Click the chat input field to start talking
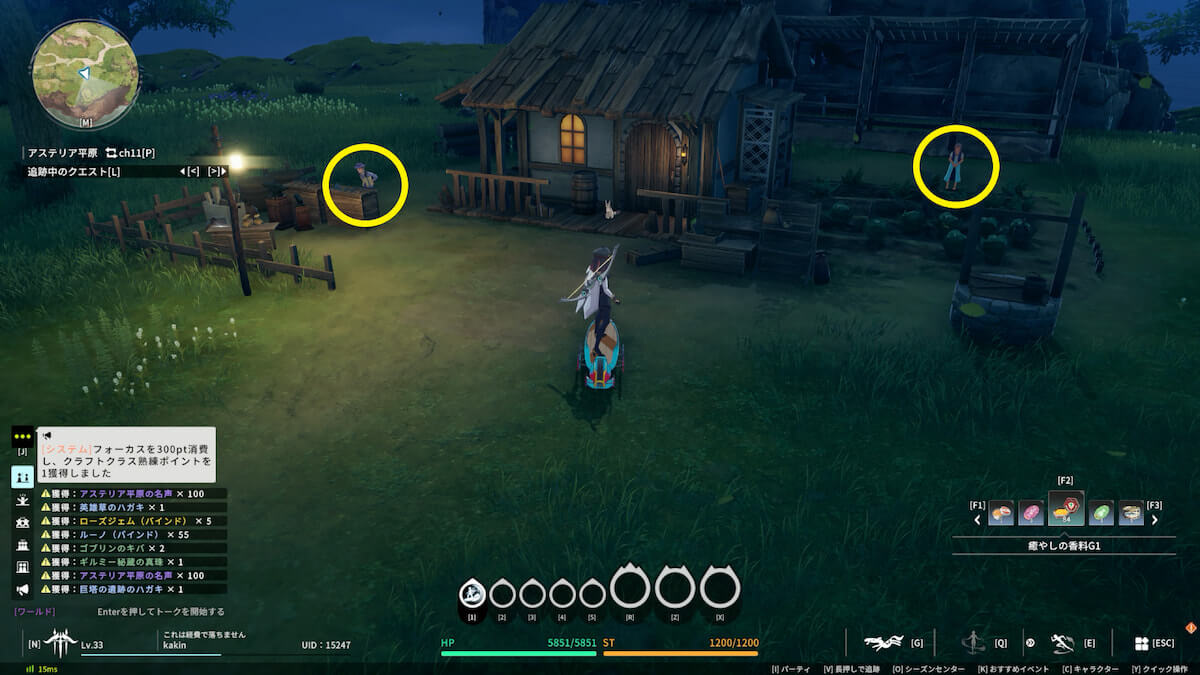The height and width of the screenshot is (675, 1200). 160,611
